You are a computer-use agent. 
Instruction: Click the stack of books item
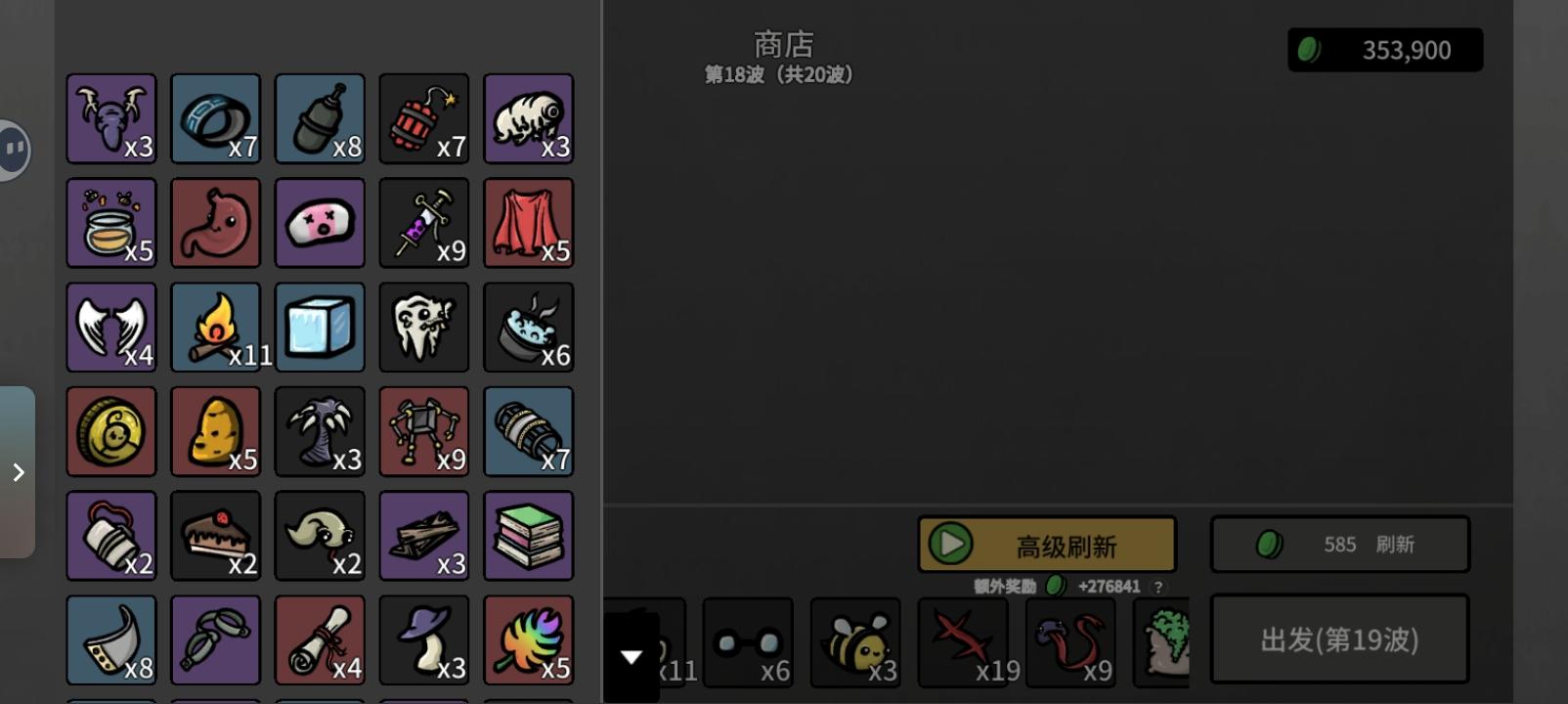point(528,536)
